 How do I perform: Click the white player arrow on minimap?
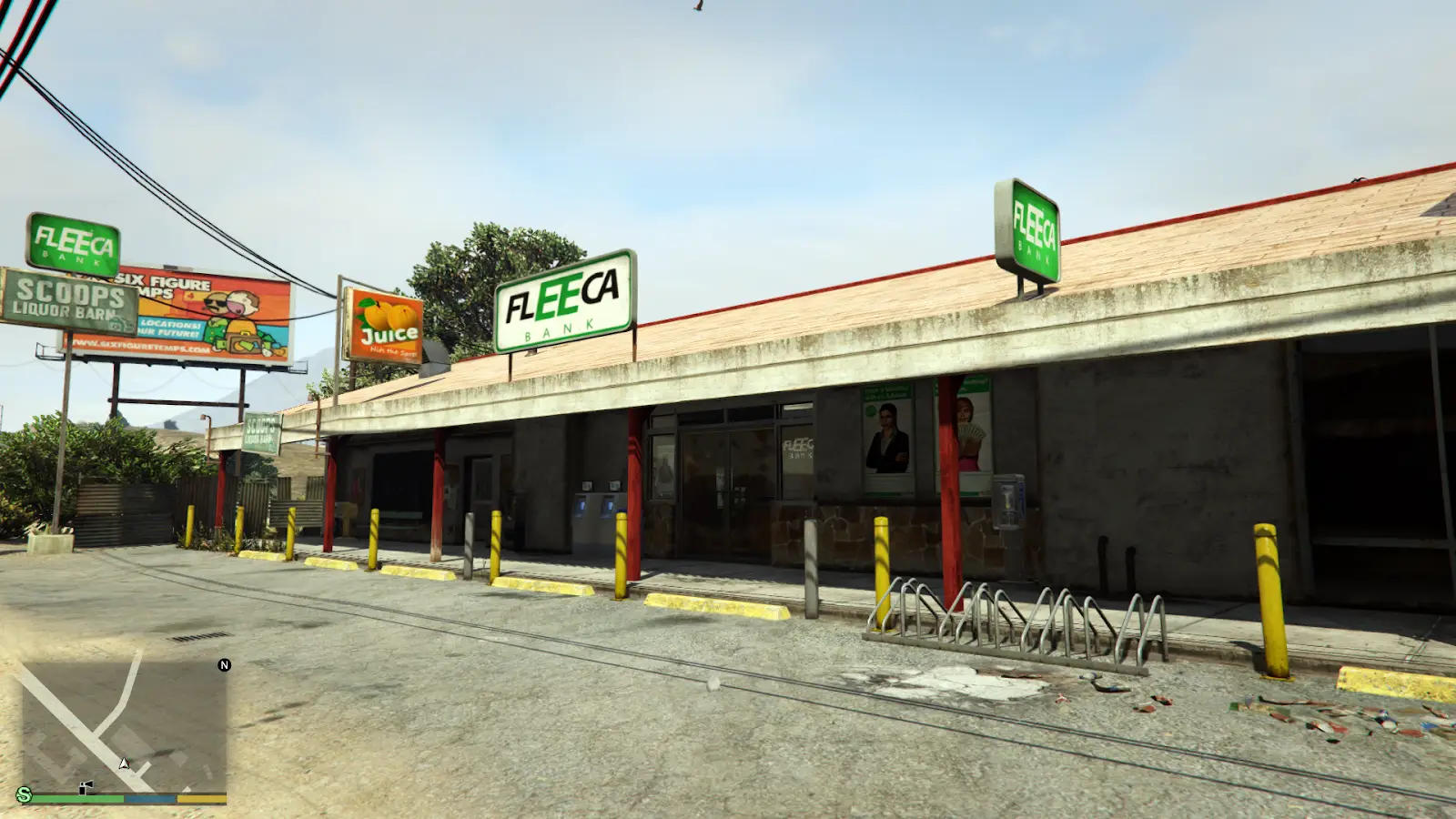pyautogui.click(x=125, y=763)
